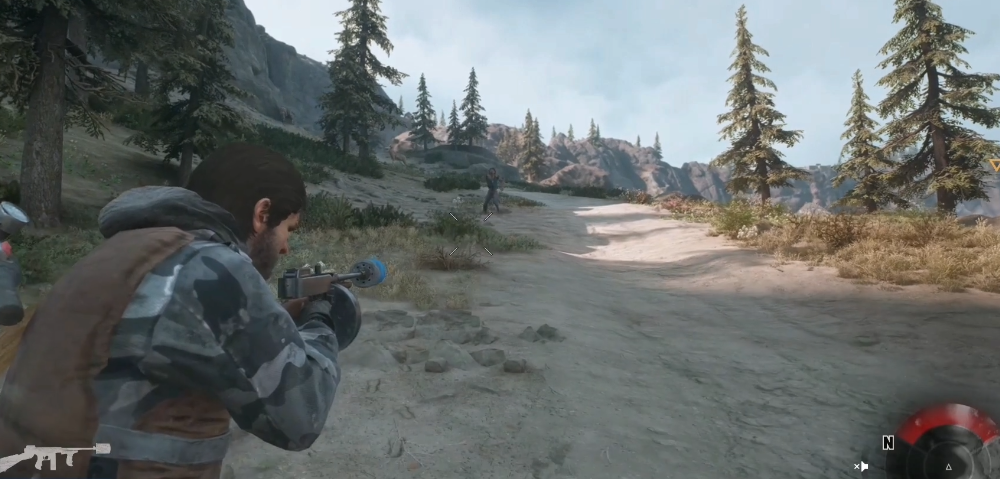Viewport: 1000px width, 479px height.
Task: Select the yellow objective marker at screen edge
Action: tap(994, 166)
